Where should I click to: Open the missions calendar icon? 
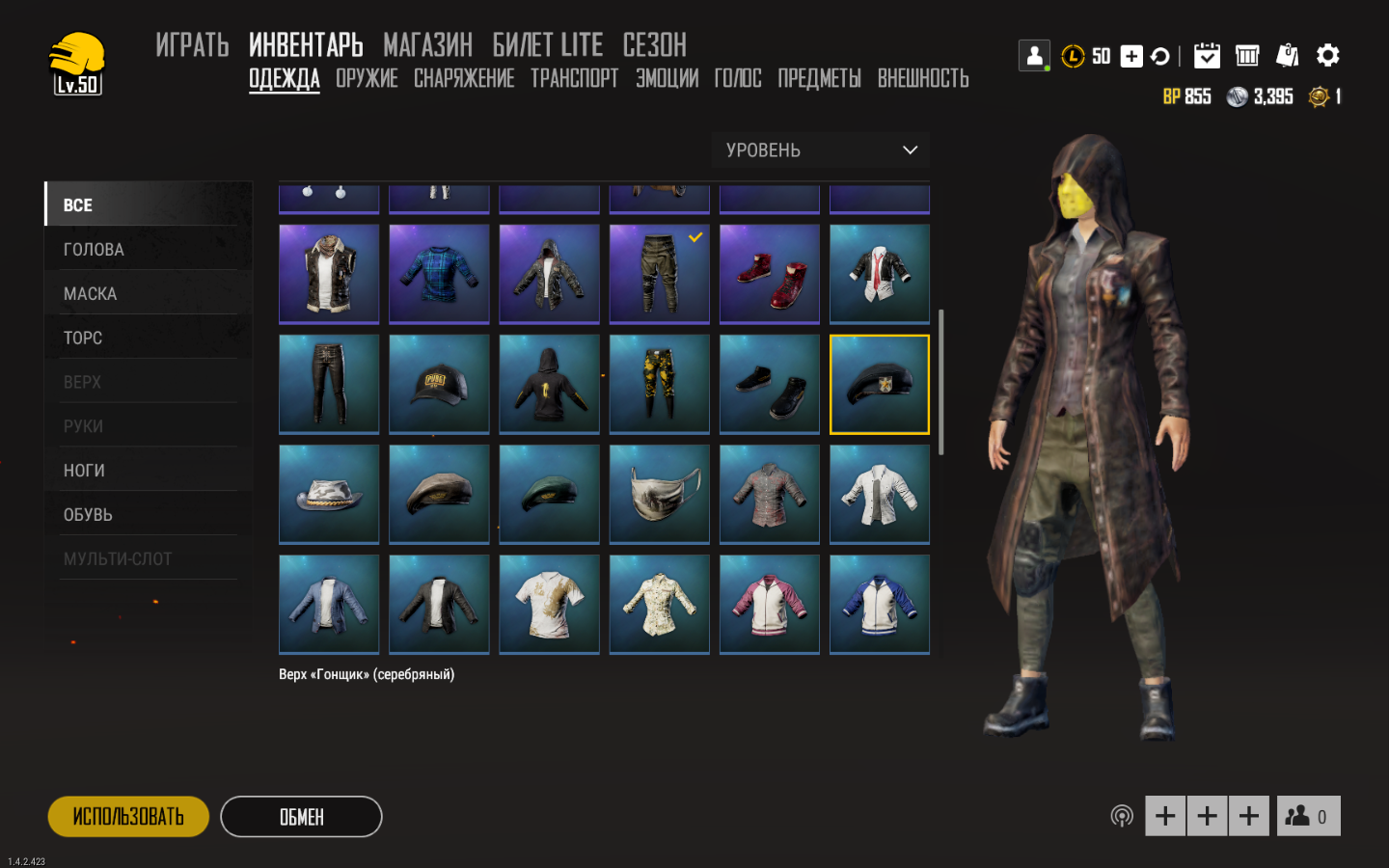click(1207, 55)
